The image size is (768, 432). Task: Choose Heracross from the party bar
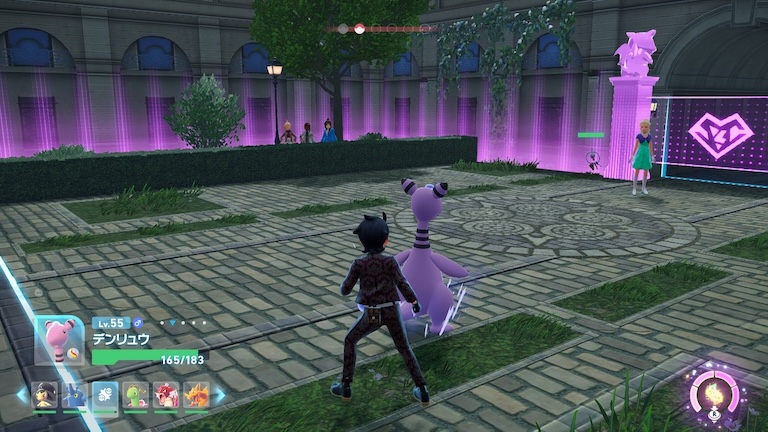pos(75,396)
